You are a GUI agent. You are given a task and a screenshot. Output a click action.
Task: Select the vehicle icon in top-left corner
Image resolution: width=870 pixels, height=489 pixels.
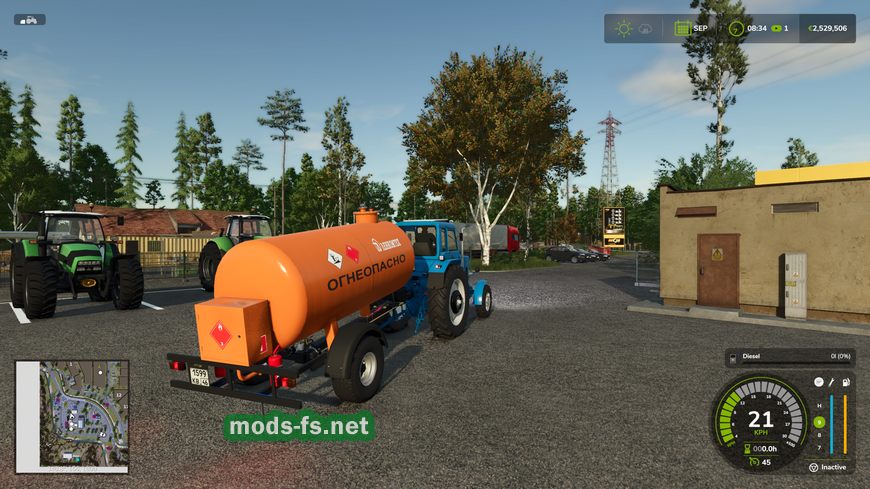tap(29, 19)
